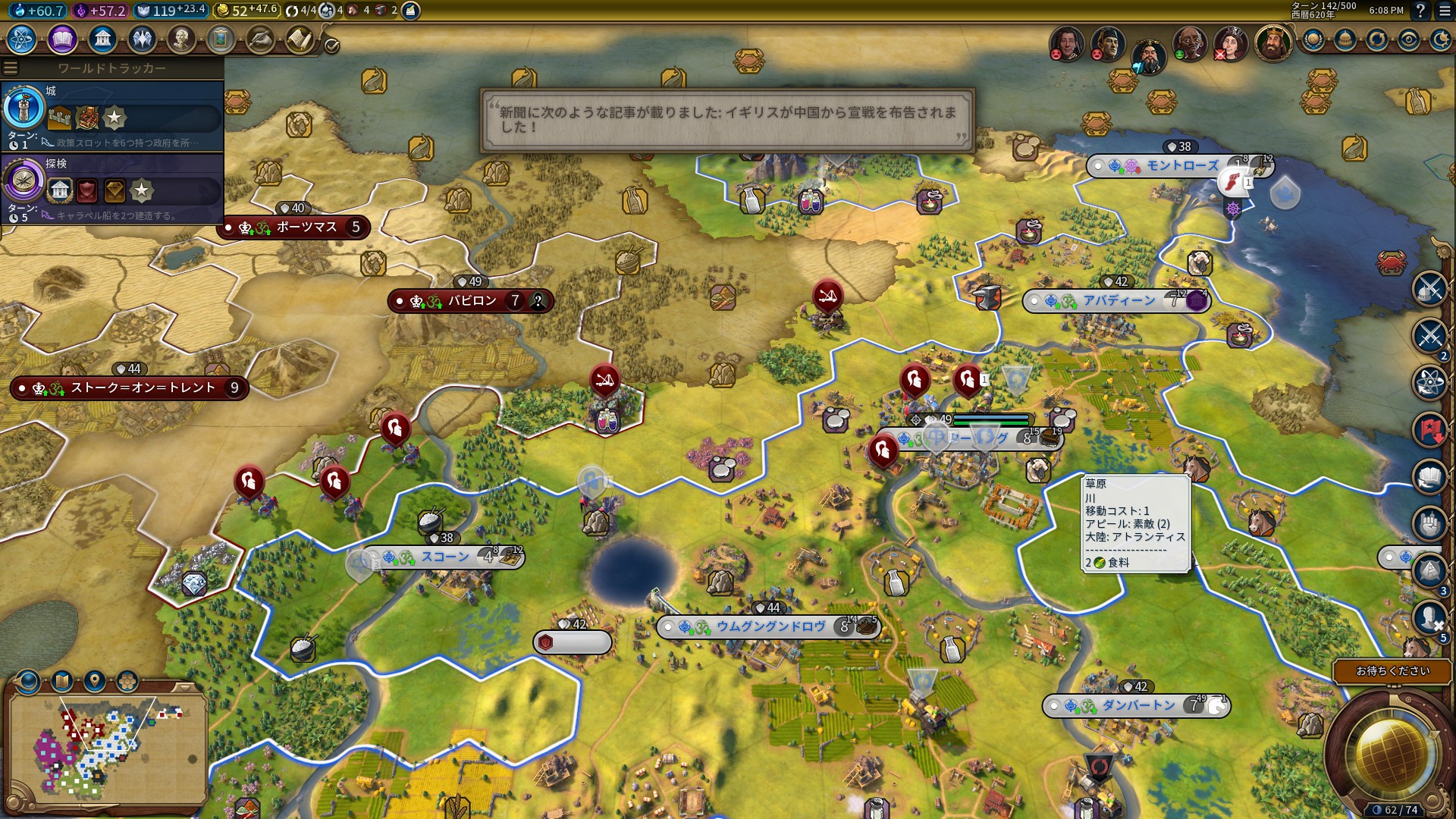Toggle the ワールドトラッカー options menu
This screenshot has height=819, width=1456.
(11, 68)
